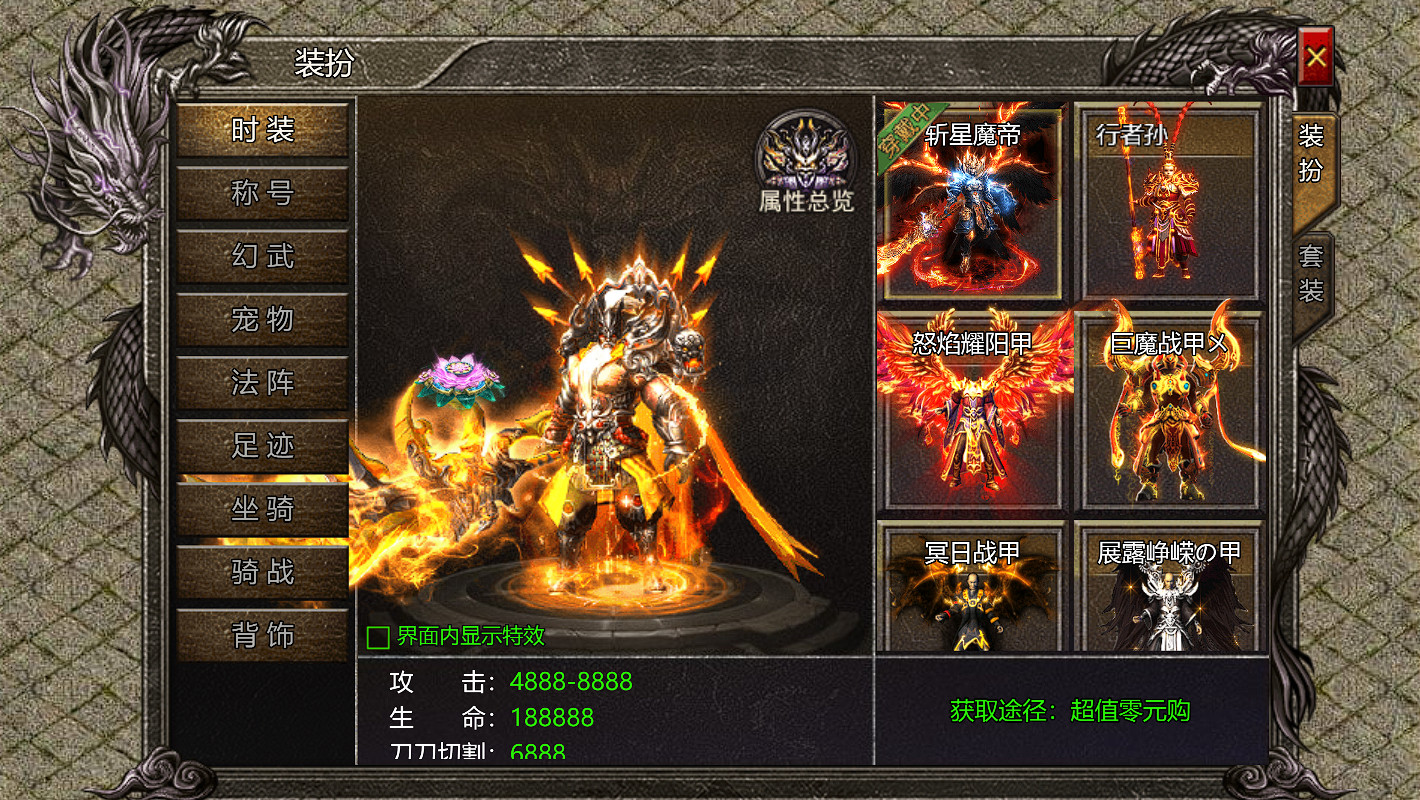This screenshot has height=800, width=1420.
Task: Select the 巨魔战甲 costume
Action: click(x=1168, y=410)
